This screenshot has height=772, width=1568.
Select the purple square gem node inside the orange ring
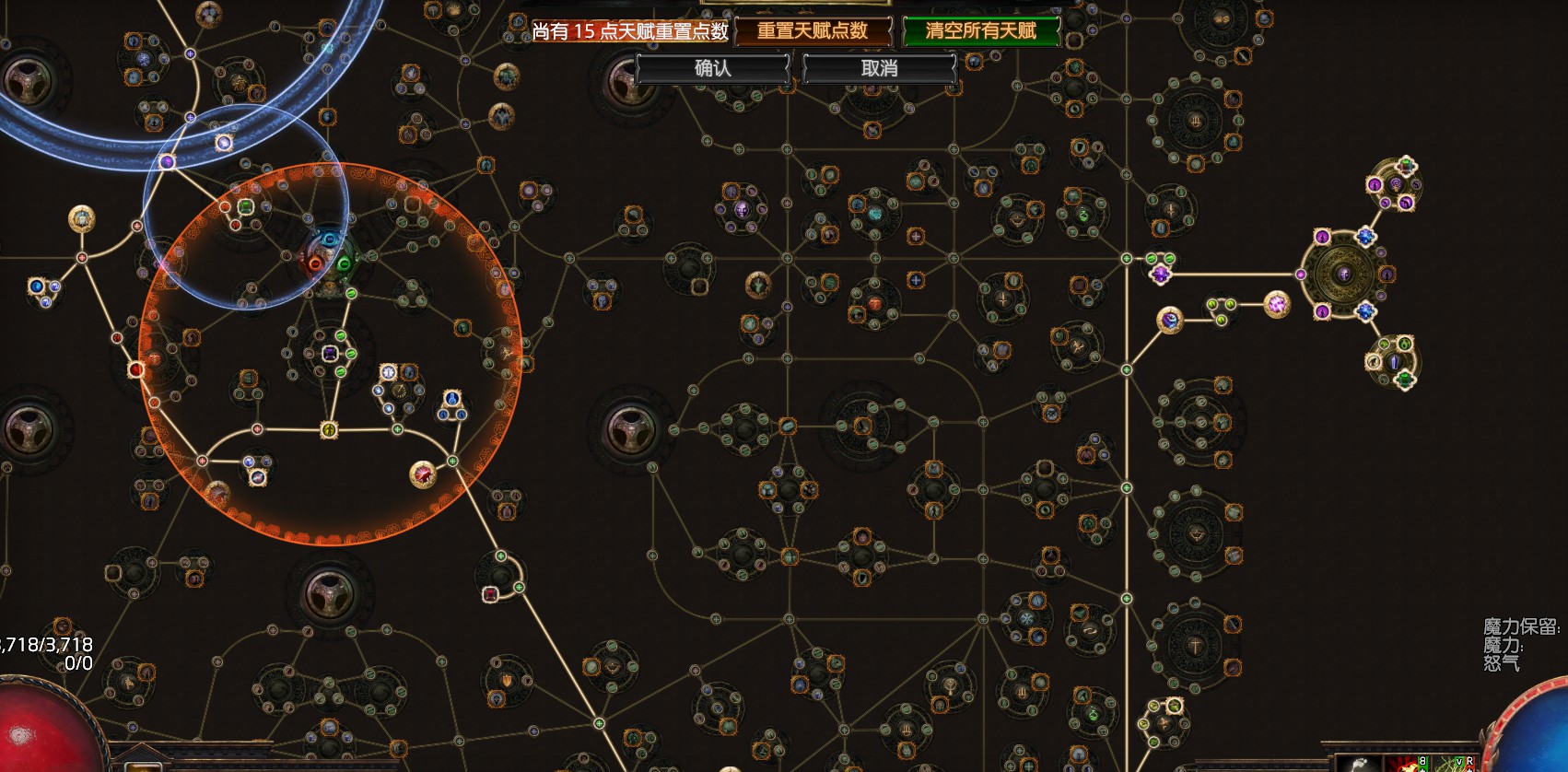tap(331, 354)
